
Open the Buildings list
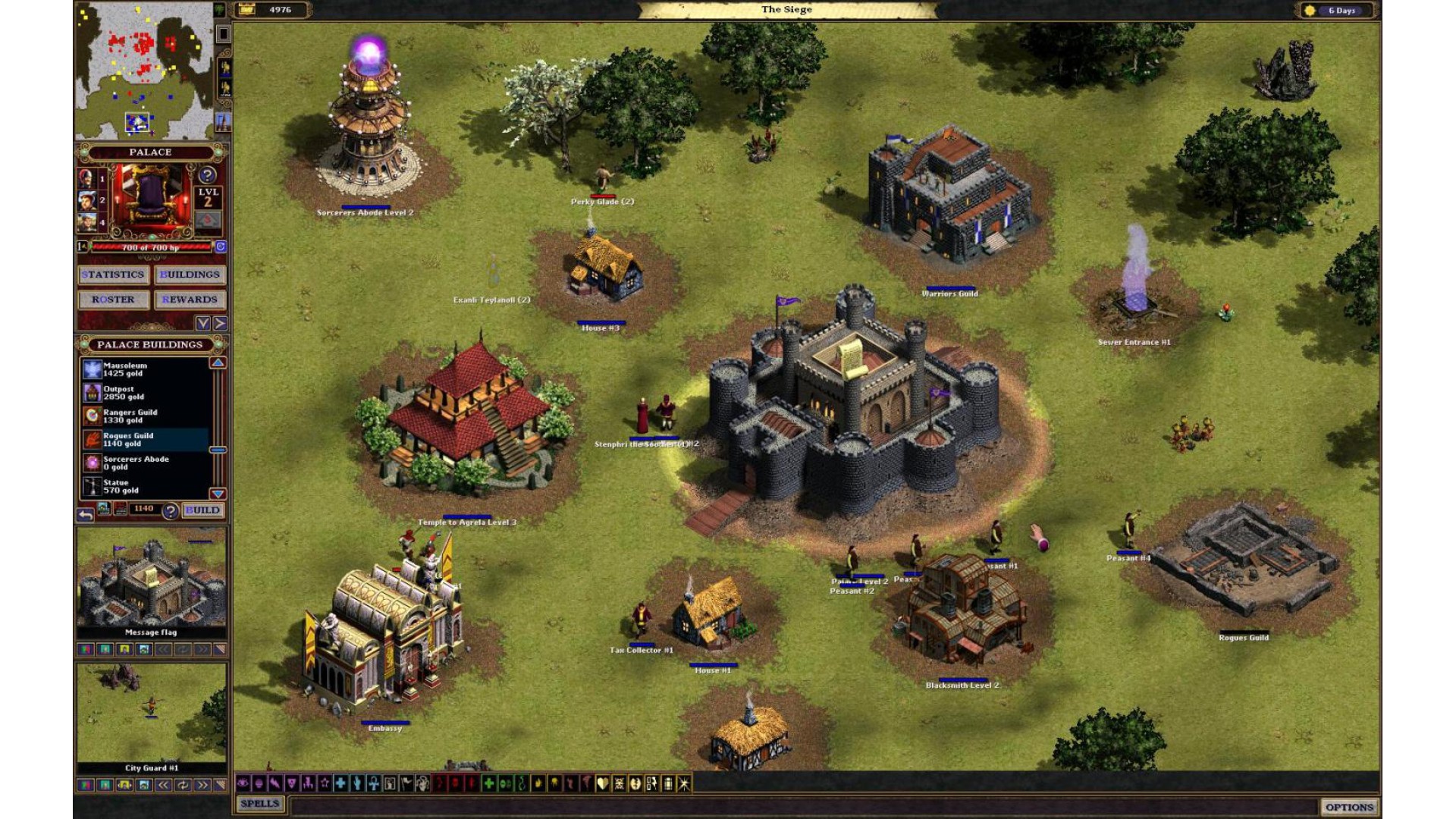coord(190,275)
